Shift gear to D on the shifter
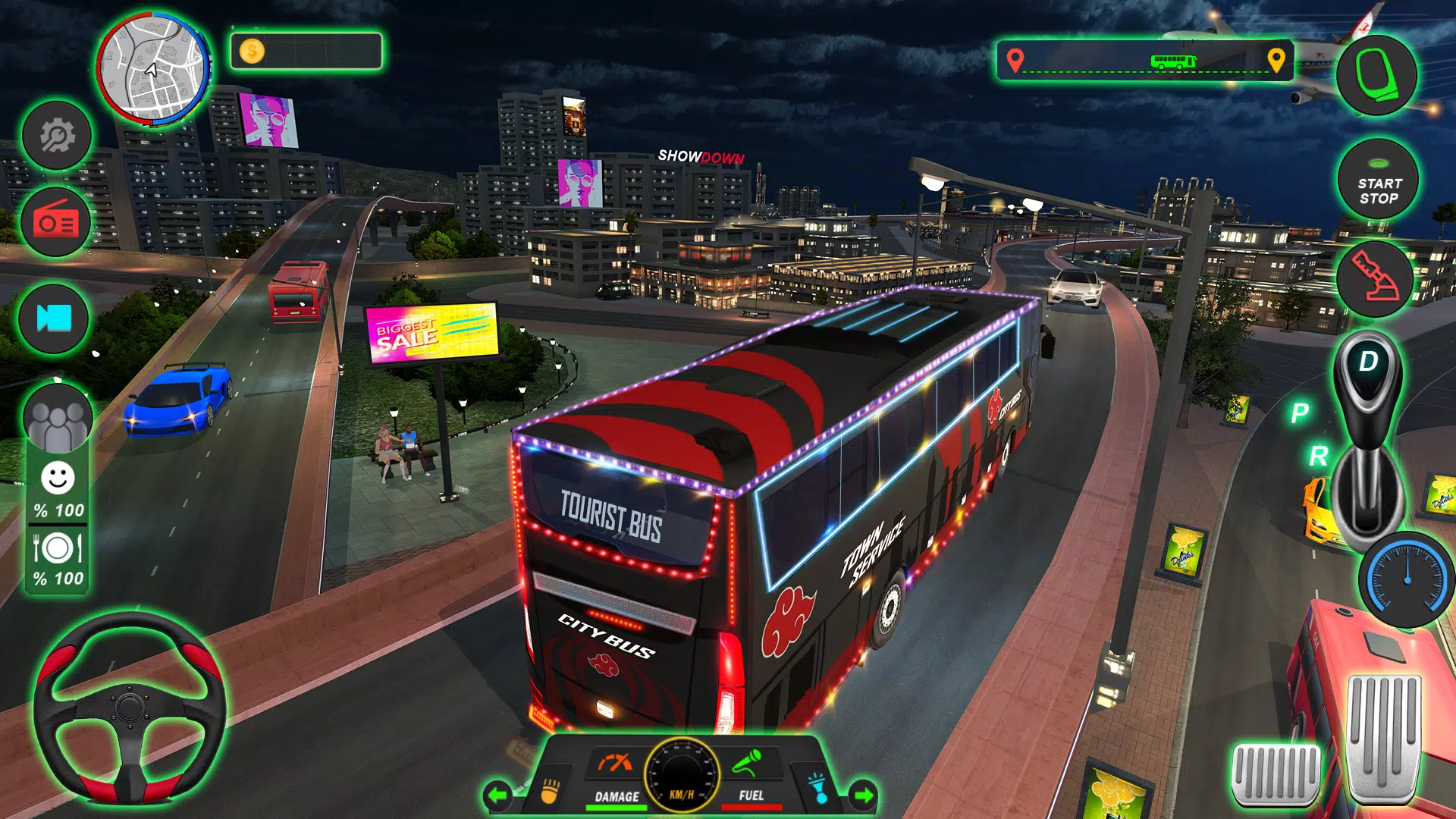Screen dimensions: 1456x819 pos(1368,362)
